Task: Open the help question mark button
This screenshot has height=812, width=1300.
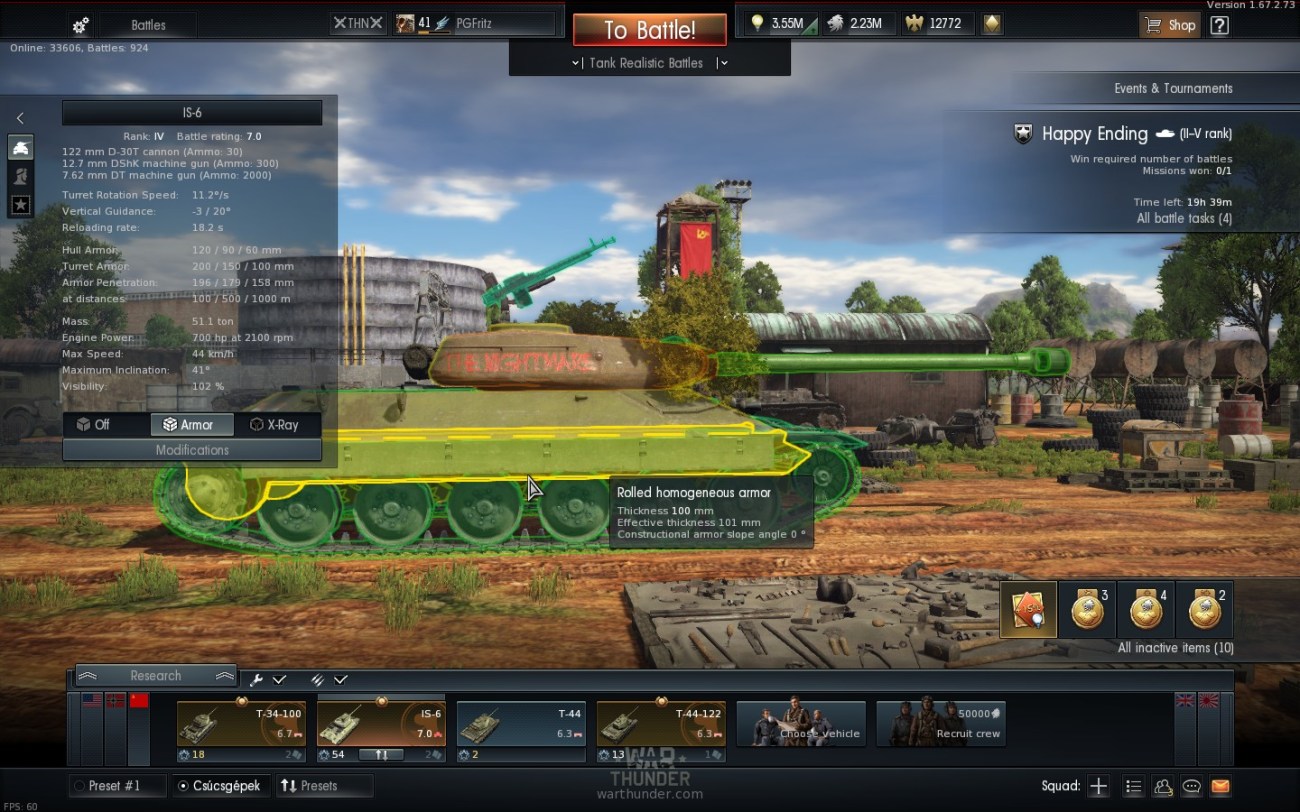Action: pyautogui.click(x=1219, y=25)
